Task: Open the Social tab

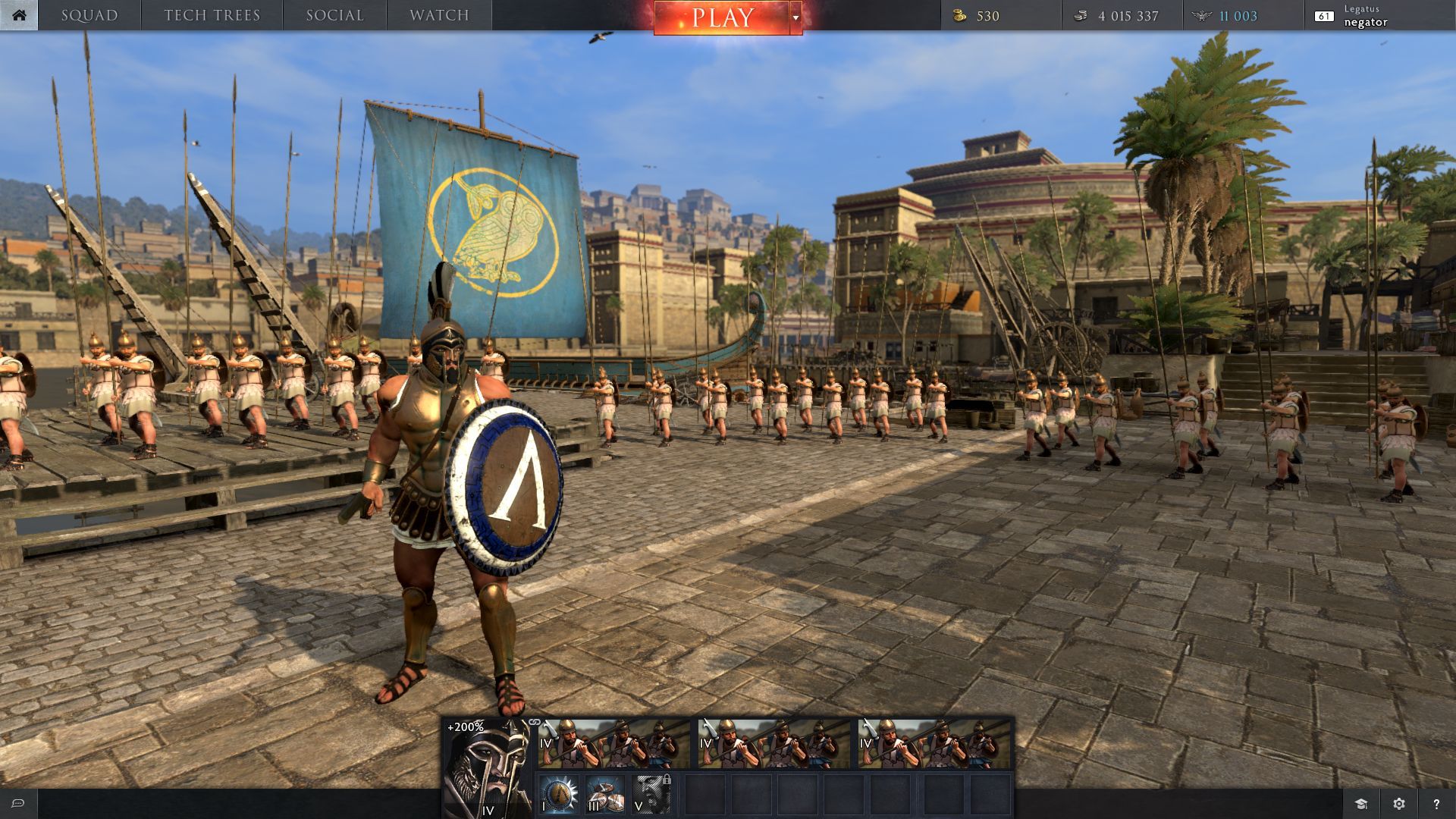Action: pyautogui.click(x=335, y=15)
